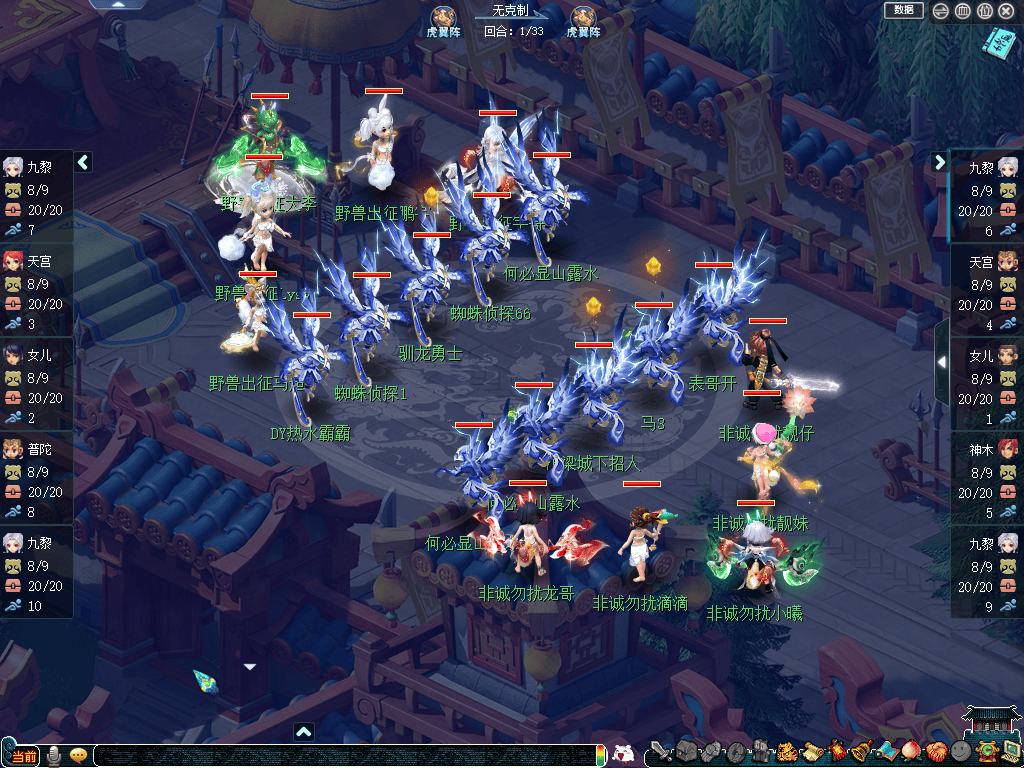Open the sword attack icon in toolbar

tap(660, 751)
